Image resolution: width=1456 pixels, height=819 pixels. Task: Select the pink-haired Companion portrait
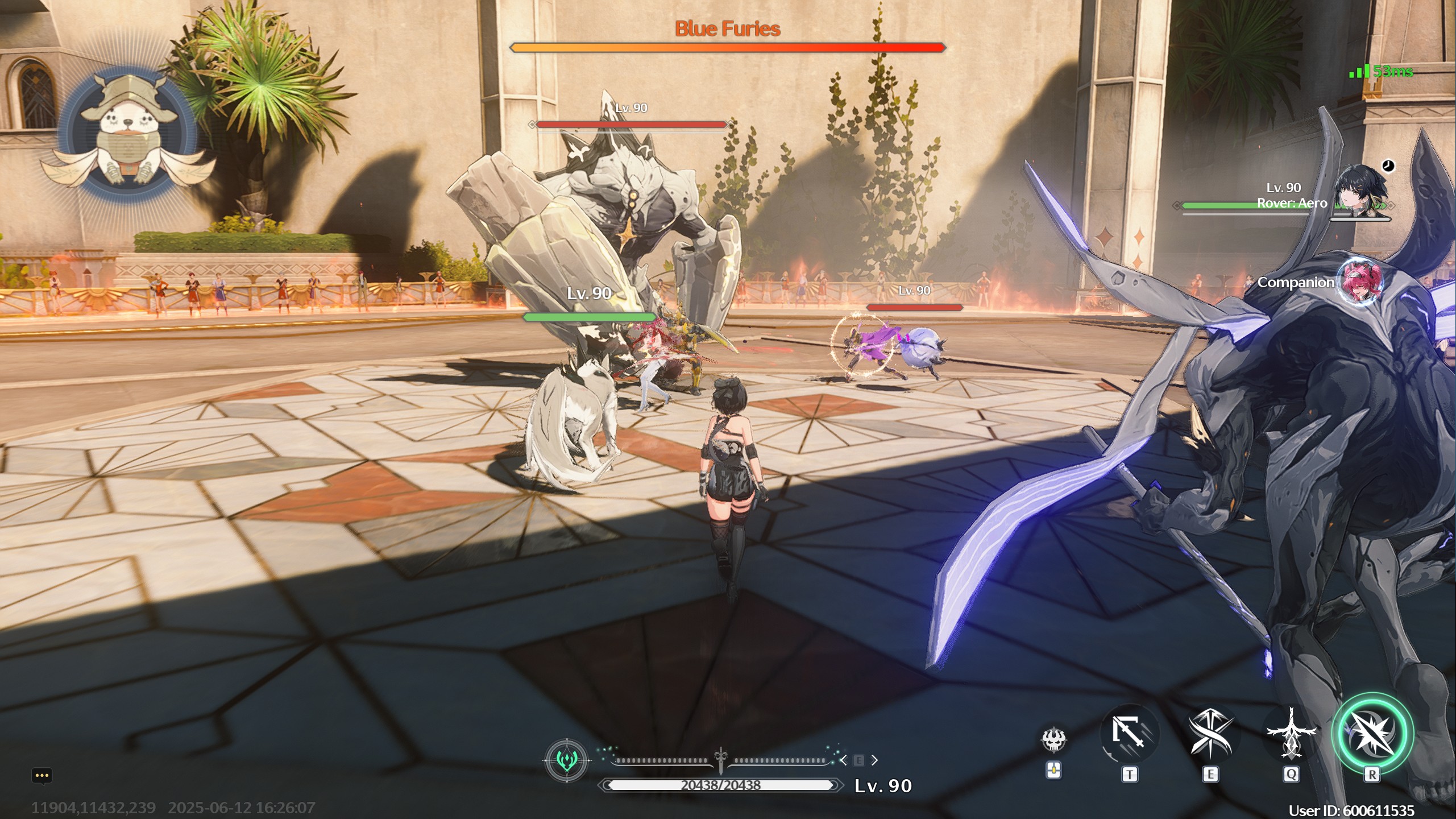(1358, 282)
